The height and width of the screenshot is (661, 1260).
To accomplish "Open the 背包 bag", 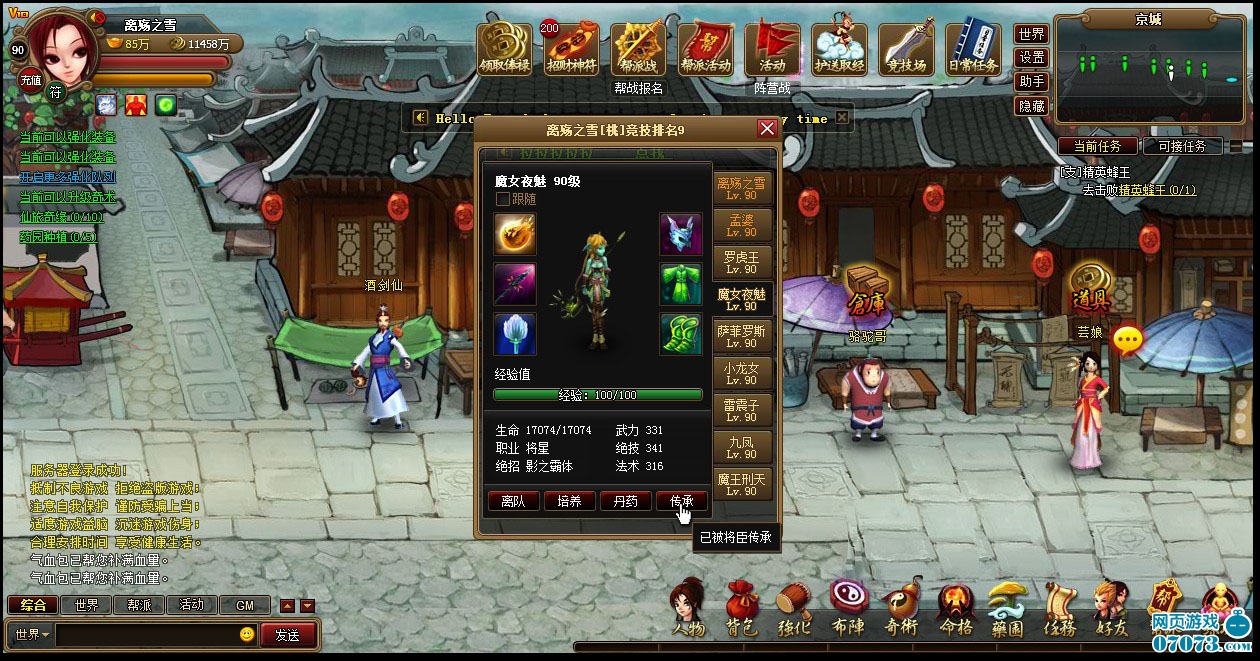I will 741,610.
